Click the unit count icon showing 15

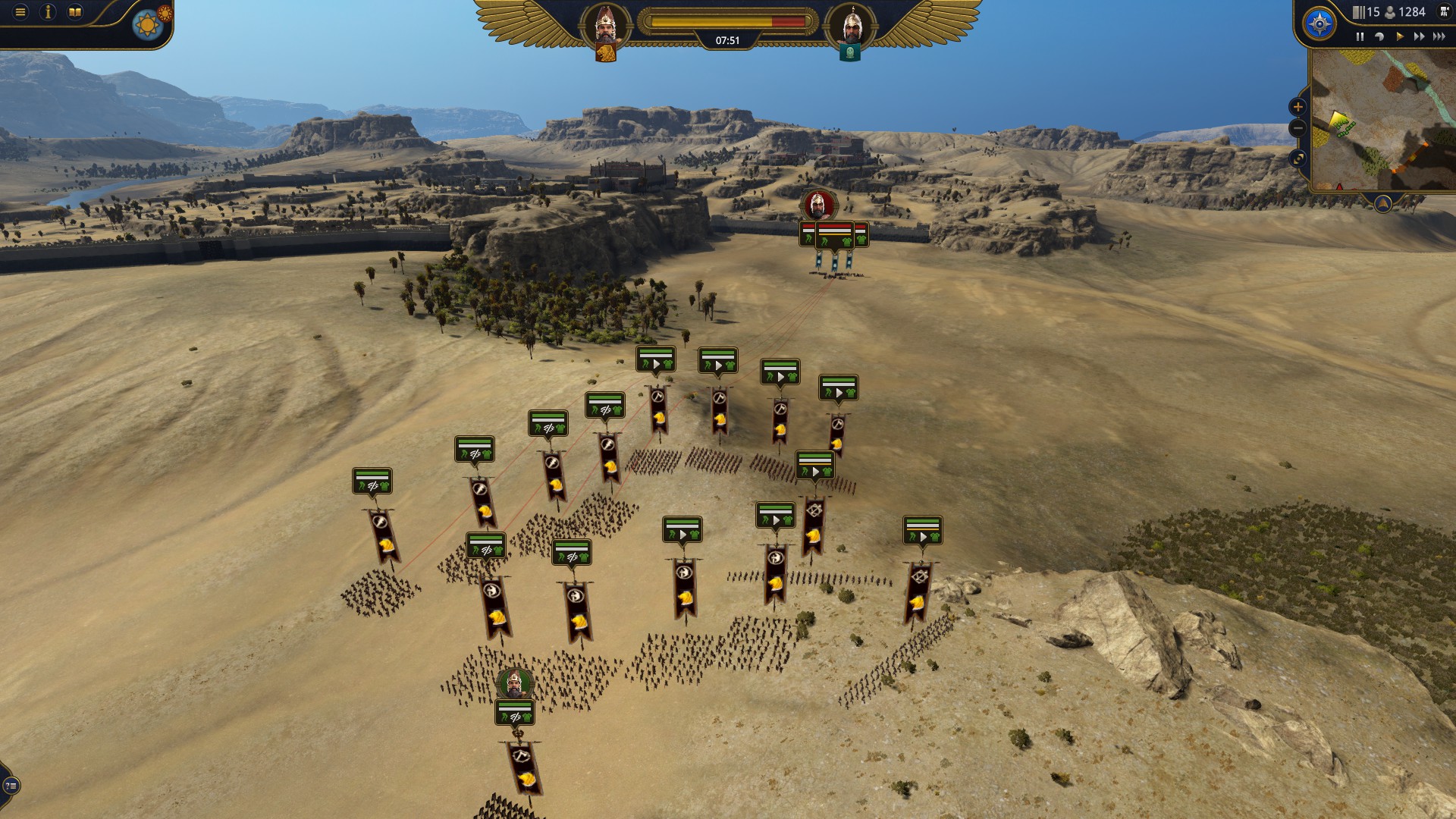pos(1359,13)
